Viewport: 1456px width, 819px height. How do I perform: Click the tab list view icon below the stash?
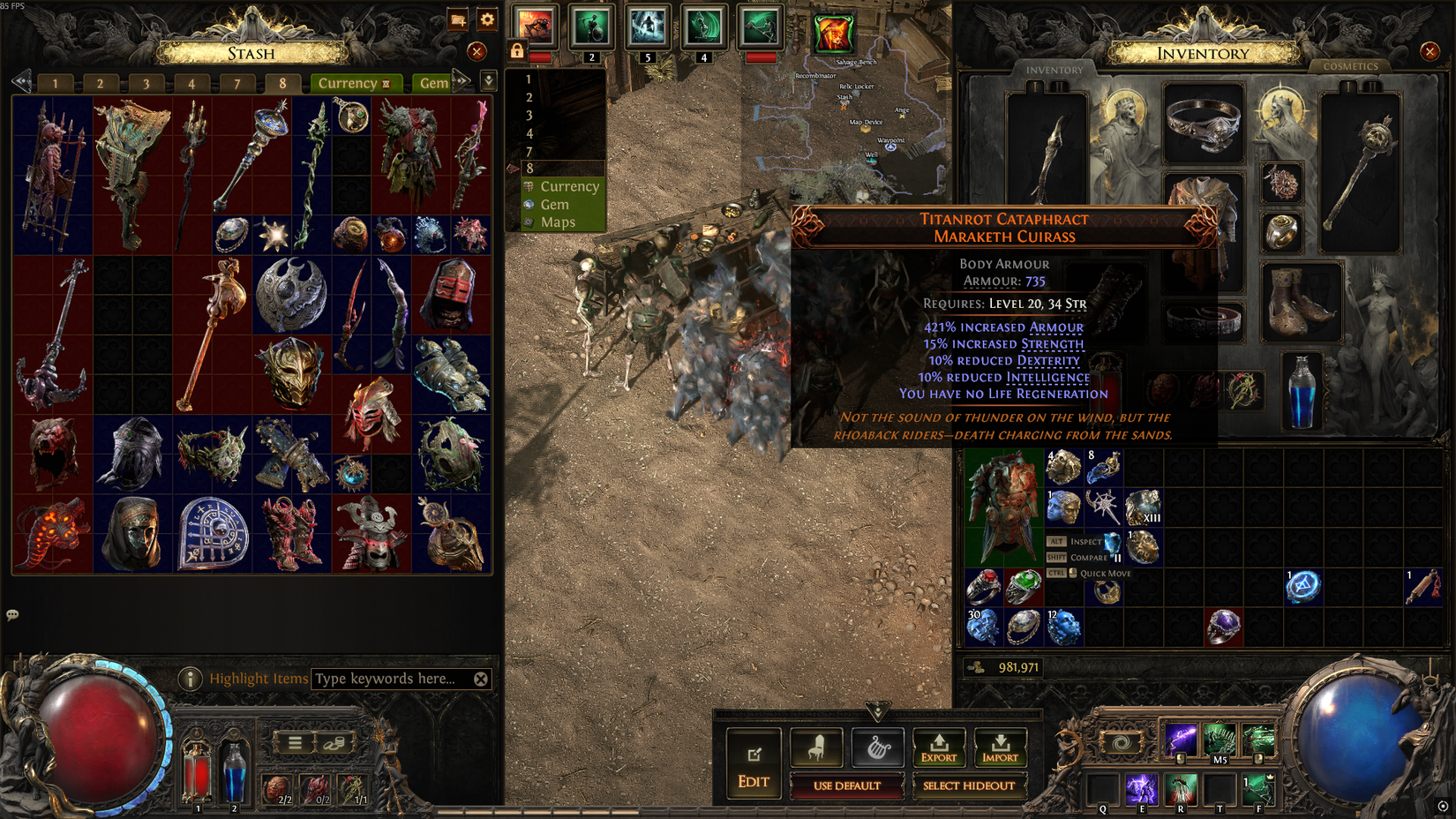click(296, 742)
